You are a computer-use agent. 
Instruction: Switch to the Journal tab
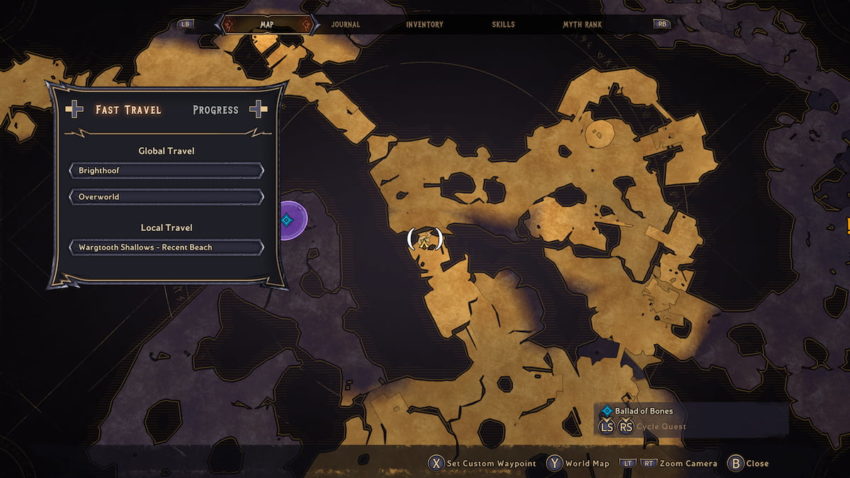pos(345,24)
